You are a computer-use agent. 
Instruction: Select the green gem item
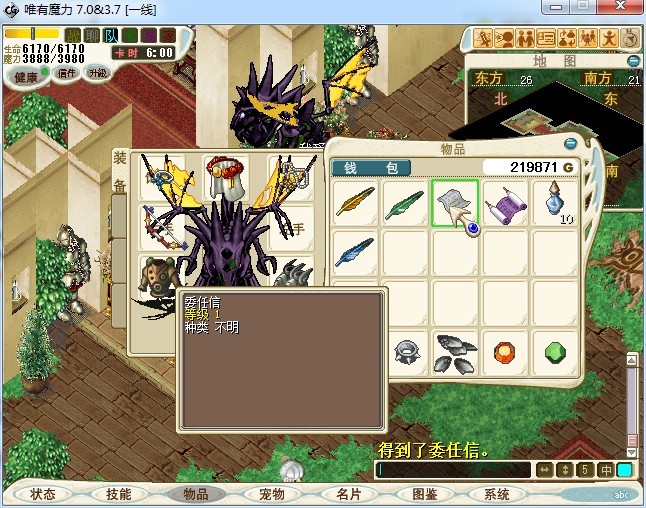coord(556,352)
